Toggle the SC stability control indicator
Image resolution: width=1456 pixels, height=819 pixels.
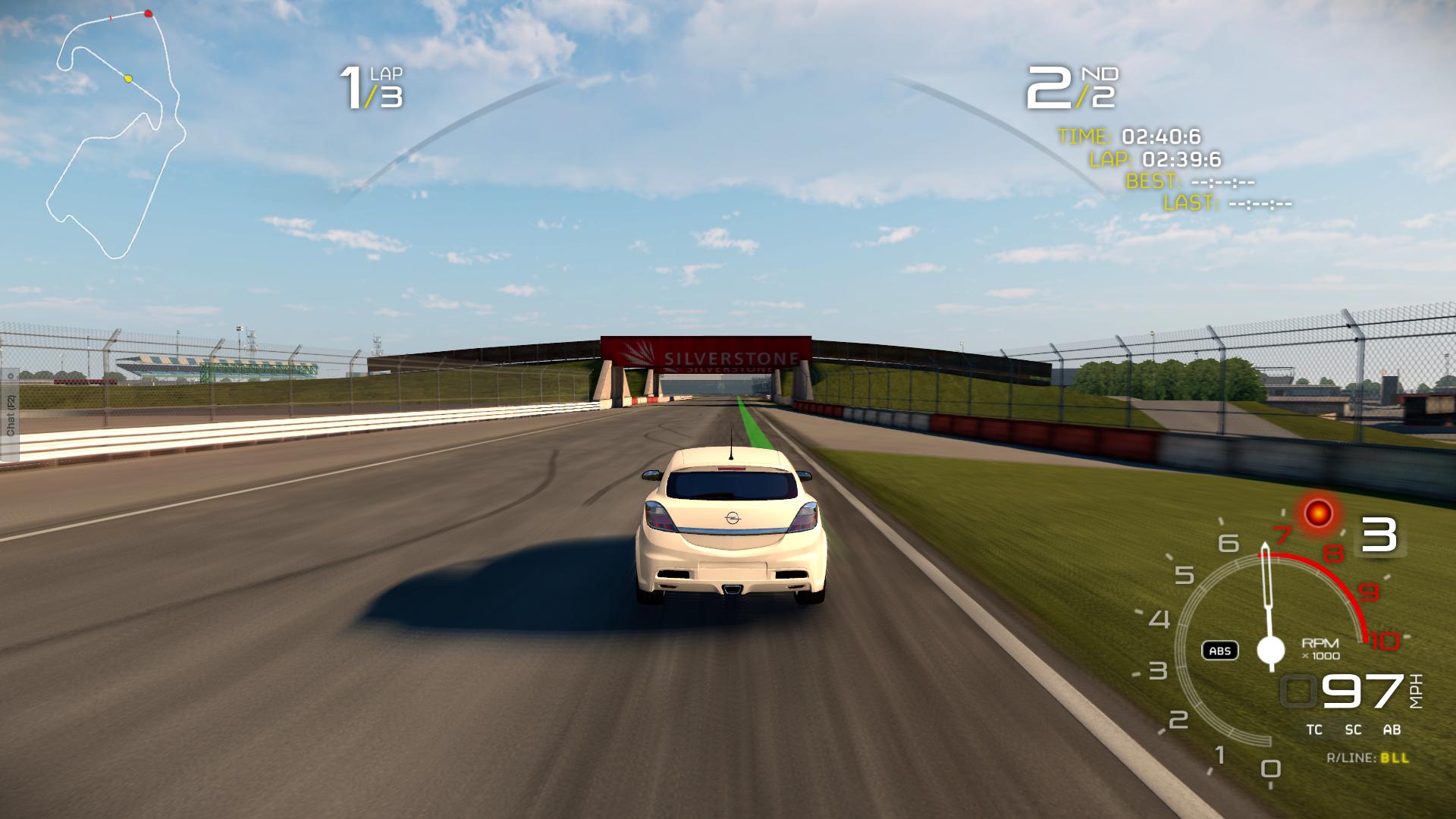[1353, 730]
